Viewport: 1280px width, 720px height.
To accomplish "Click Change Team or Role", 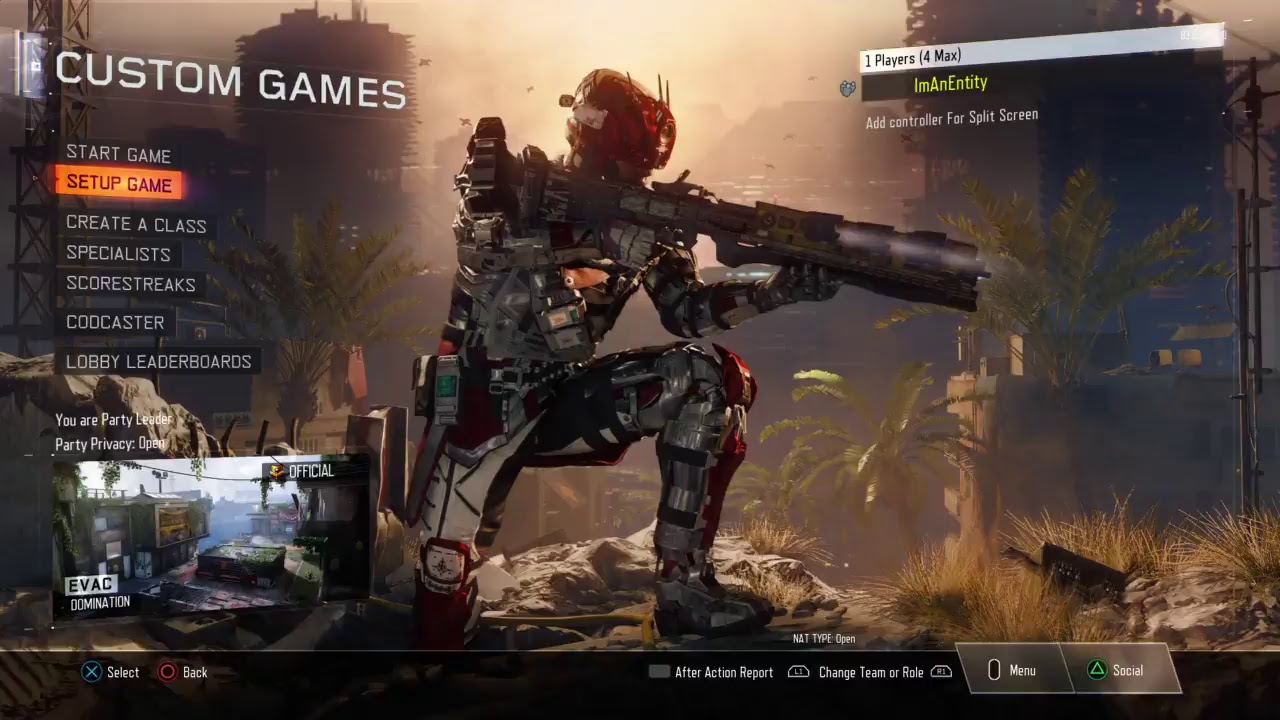I will pos(870,673).
